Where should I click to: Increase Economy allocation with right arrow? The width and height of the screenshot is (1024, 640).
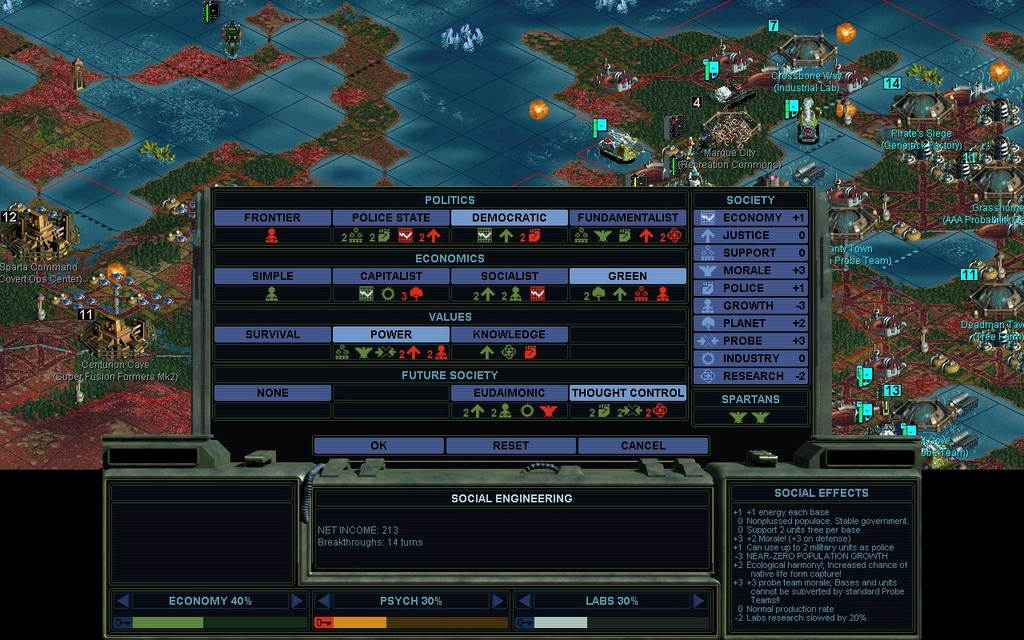(297, 601)
